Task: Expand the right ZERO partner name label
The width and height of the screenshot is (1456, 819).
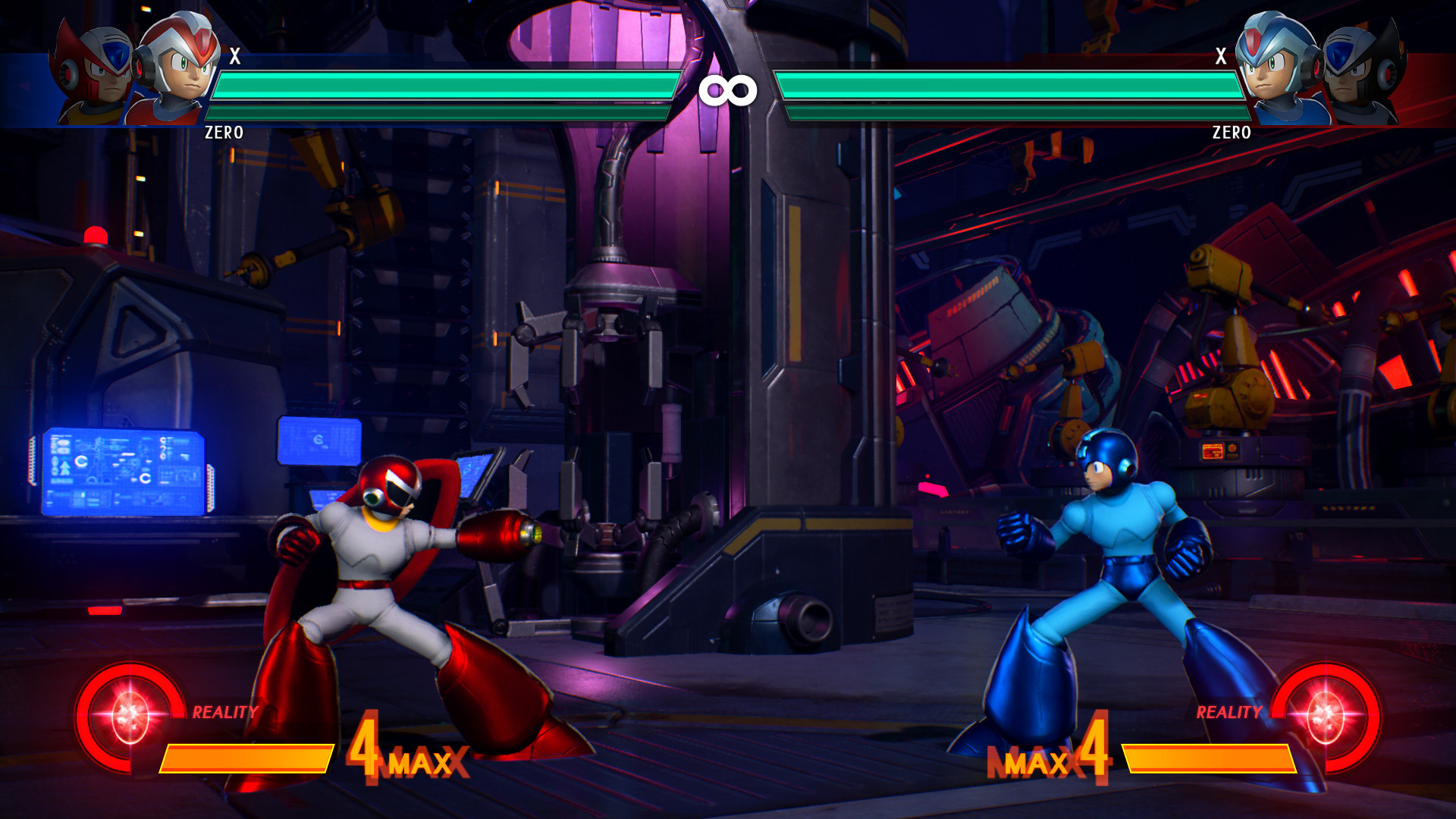Action: click(1232, 133)
